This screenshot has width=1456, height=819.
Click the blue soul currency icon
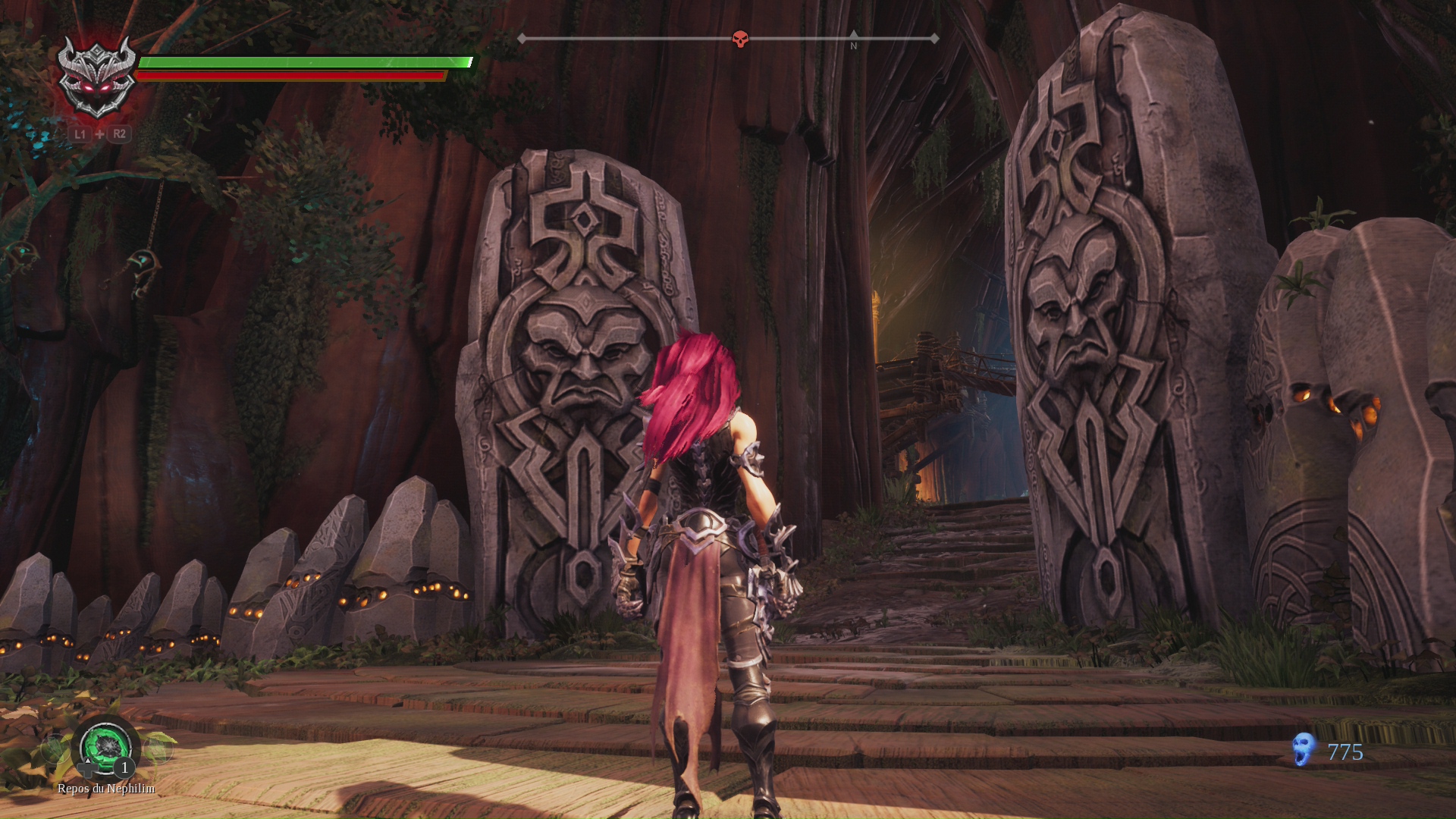point(1304,749)
